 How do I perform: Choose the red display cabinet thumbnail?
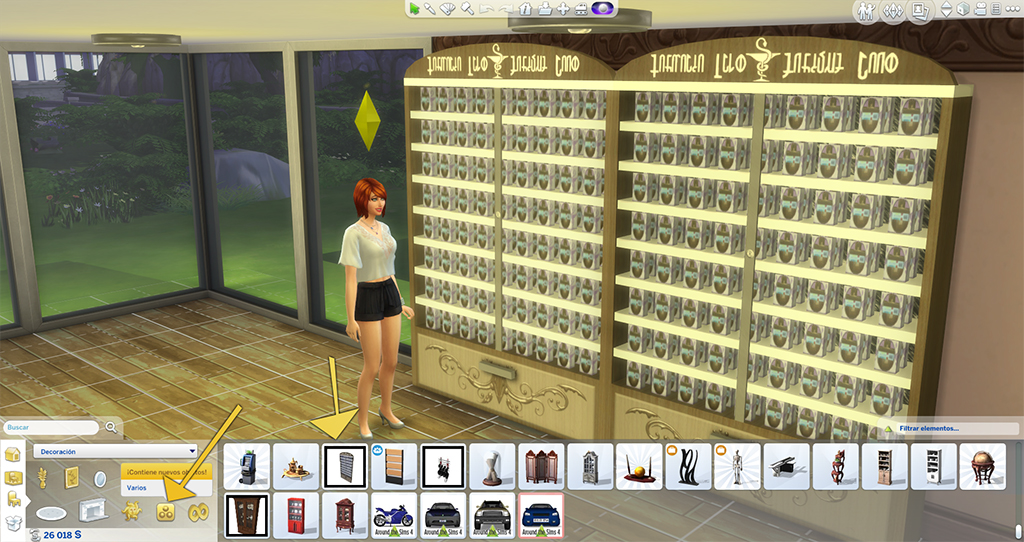[296, 514]
